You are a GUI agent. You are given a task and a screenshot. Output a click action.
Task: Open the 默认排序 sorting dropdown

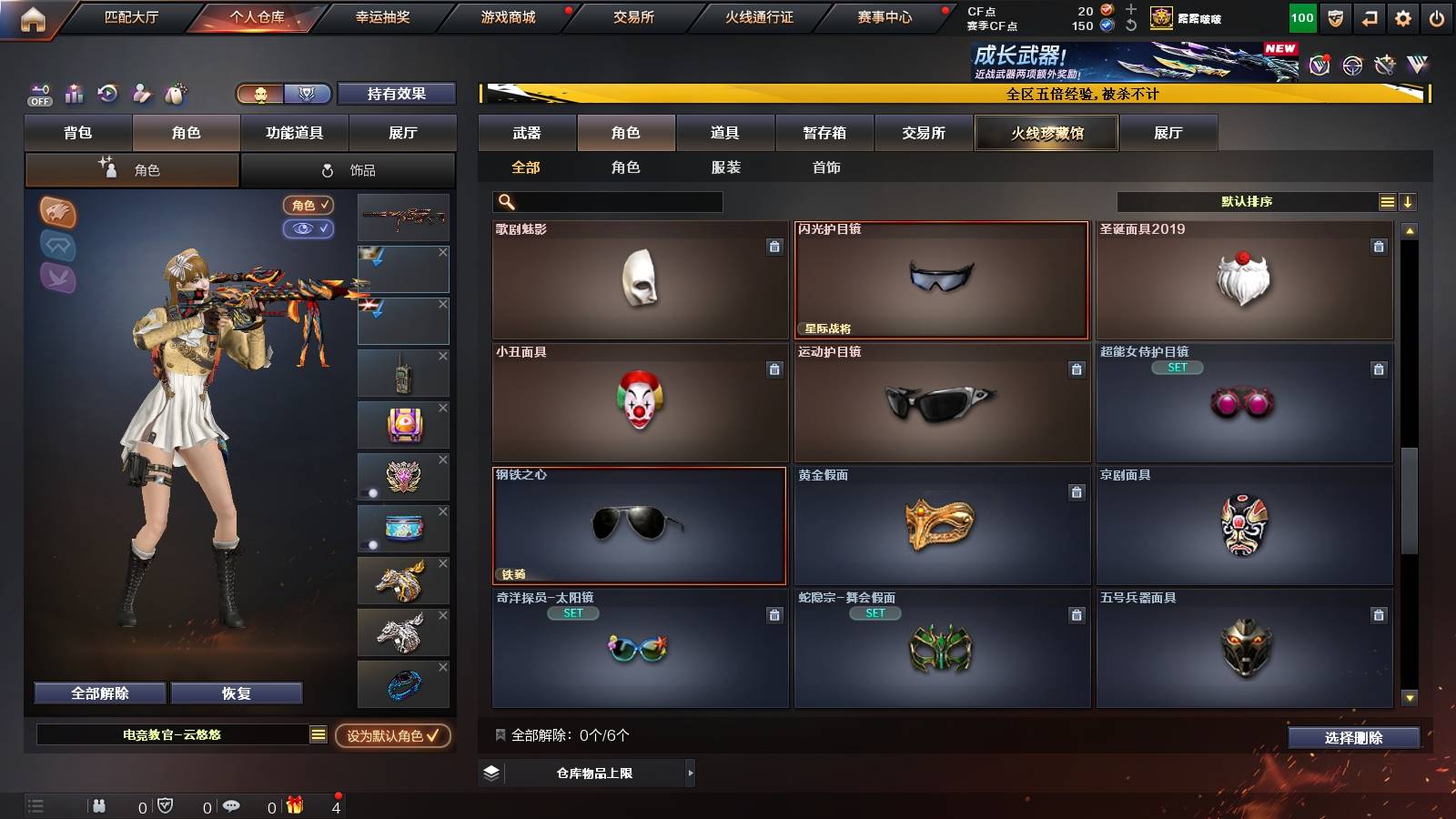click(1247, 201)
